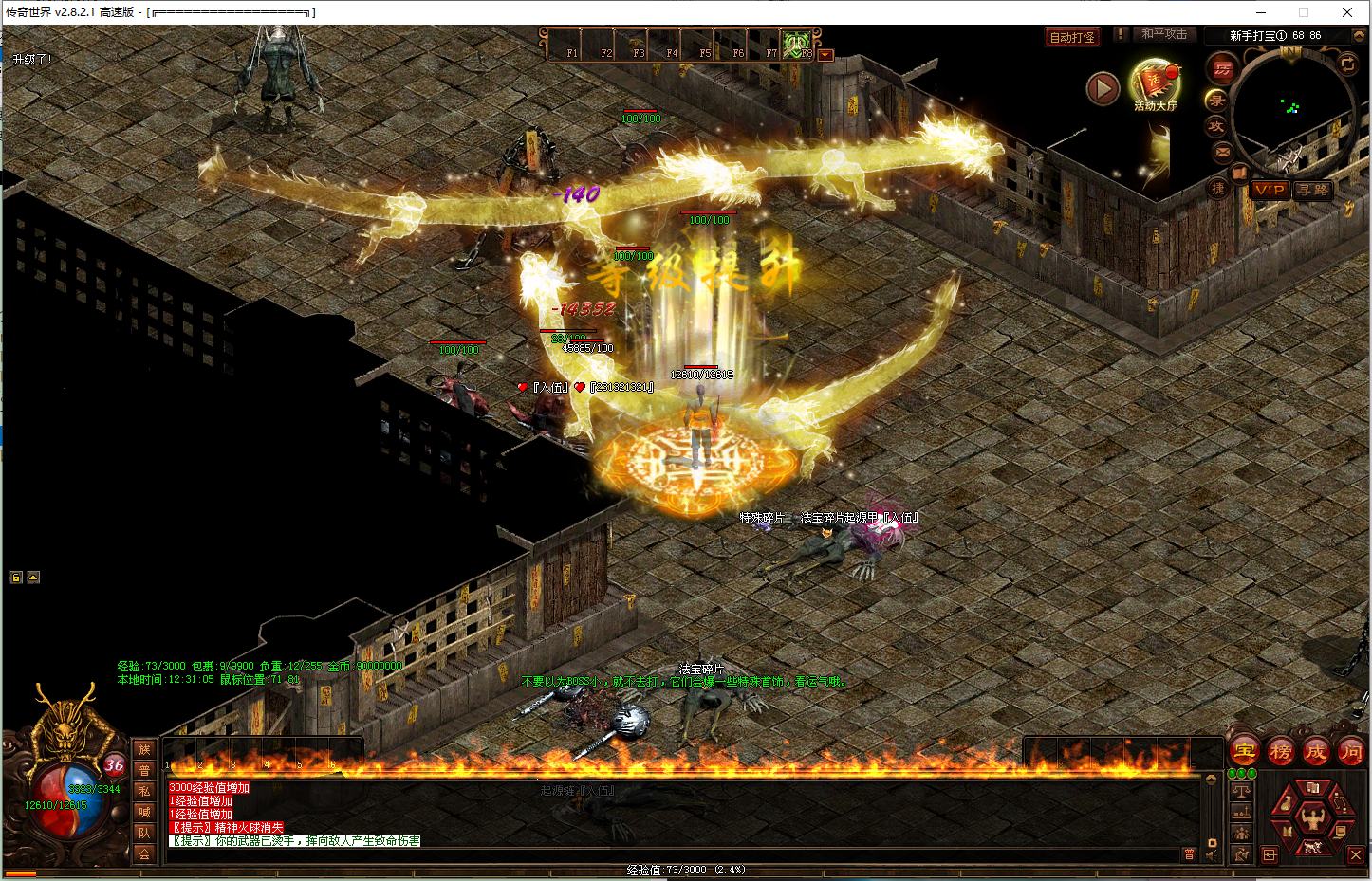Click the minimap's rotate-arrows switch button
The height and width of the screenshot is (881, 1372).
1347,64
